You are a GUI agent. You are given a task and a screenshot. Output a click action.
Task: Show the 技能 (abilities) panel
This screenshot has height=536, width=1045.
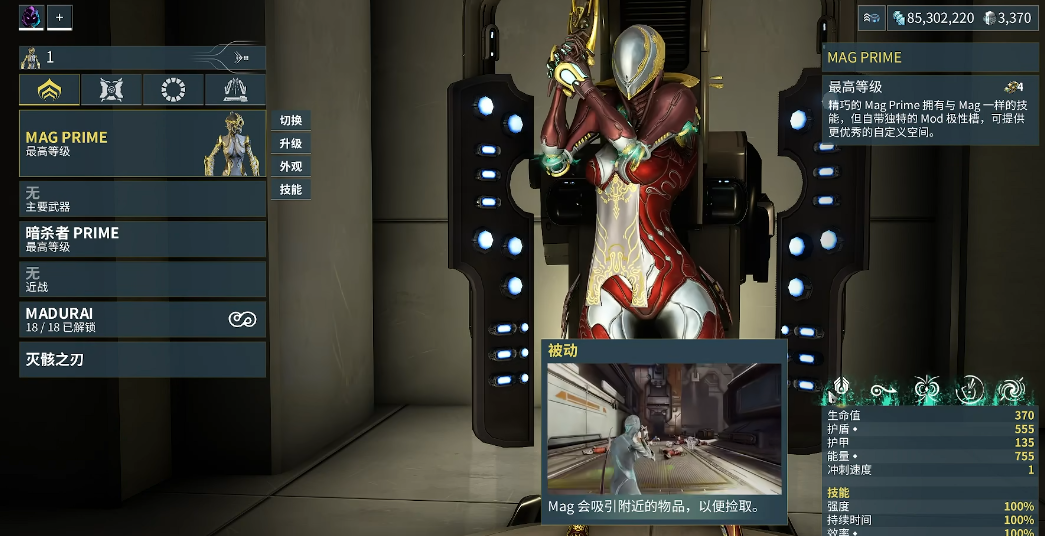click(291, 189)
